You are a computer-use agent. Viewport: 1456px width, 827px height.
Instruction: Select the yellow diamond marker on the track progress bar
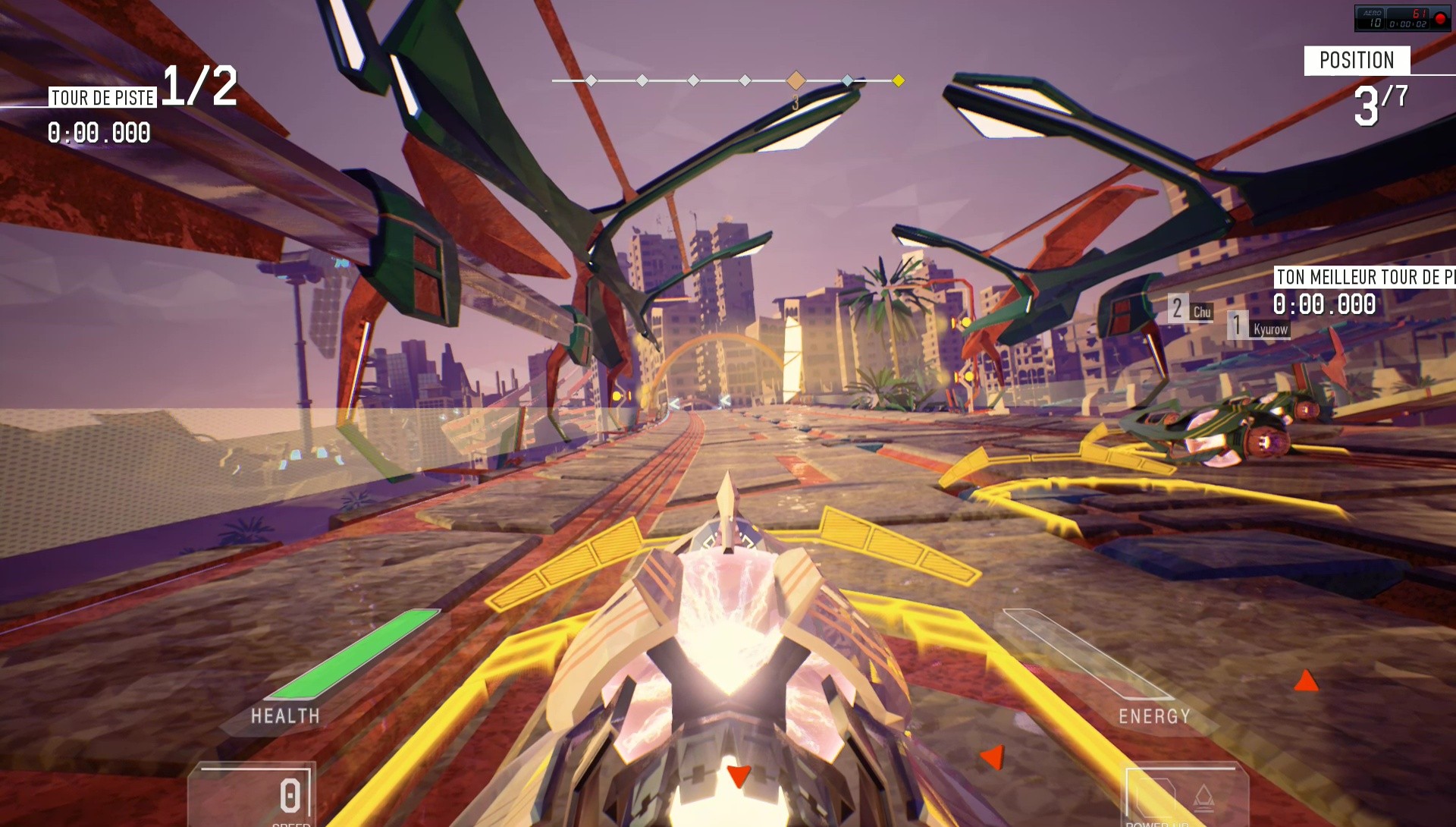(899, 80)
